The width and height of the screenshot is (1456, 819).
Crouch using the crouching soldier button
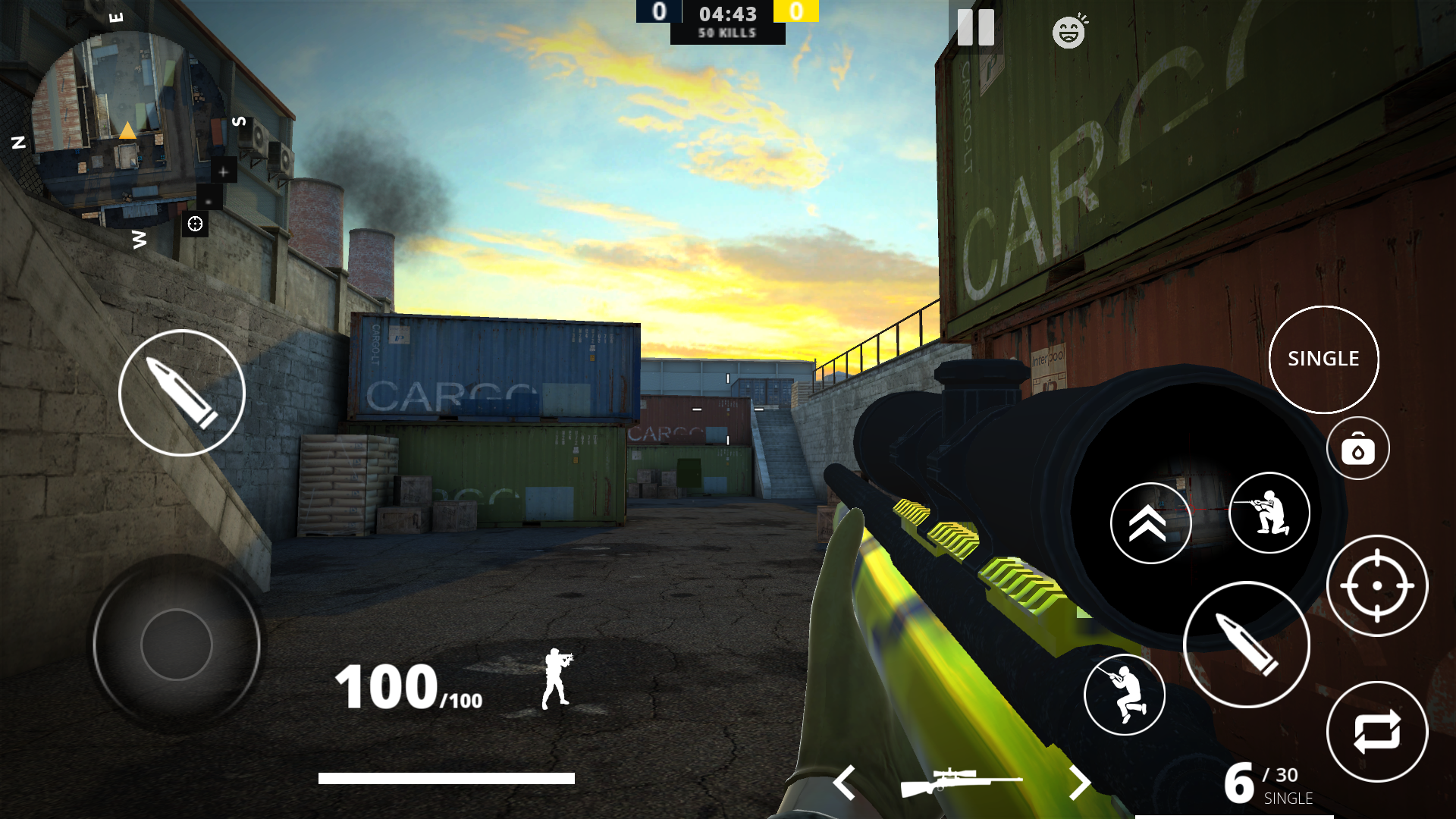pyautogui.click(x=1125, y=694)
